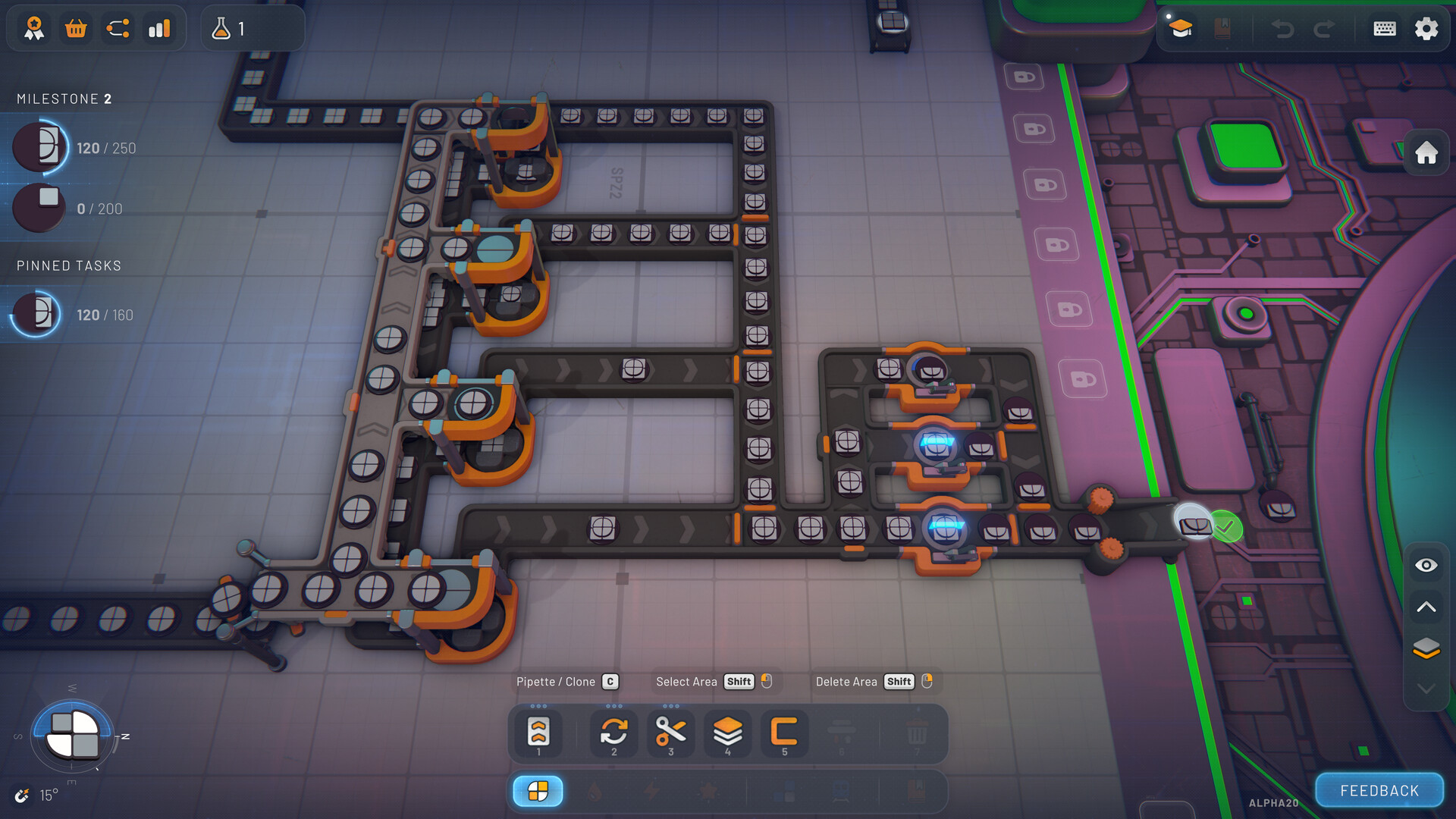
Task: Open the Statistics bar-chart icon
Action: click(160, 29)
